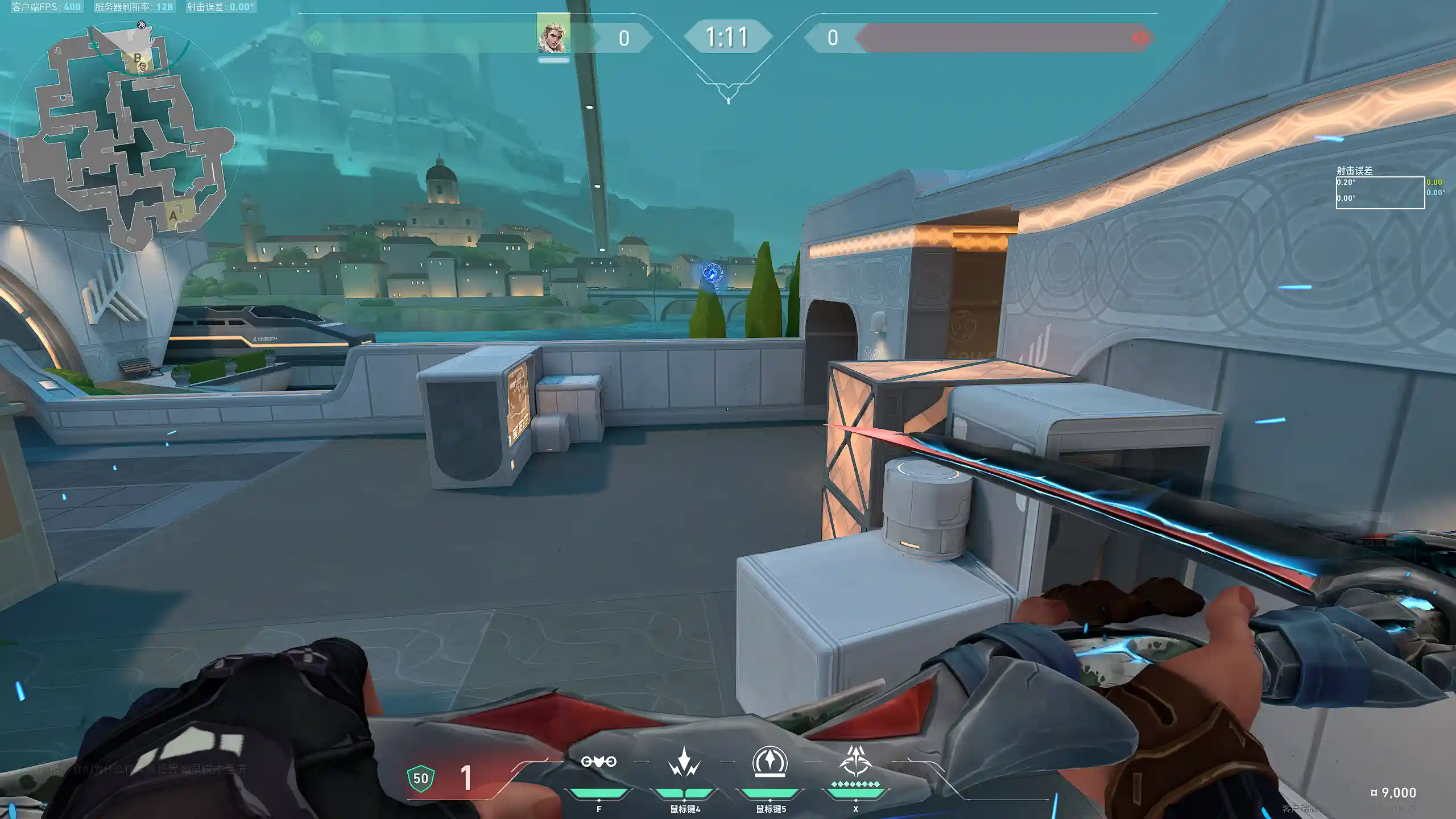Select the B site marker on the minimap
The width and height of the screenshot is (1456, 819).
[137, 57]
